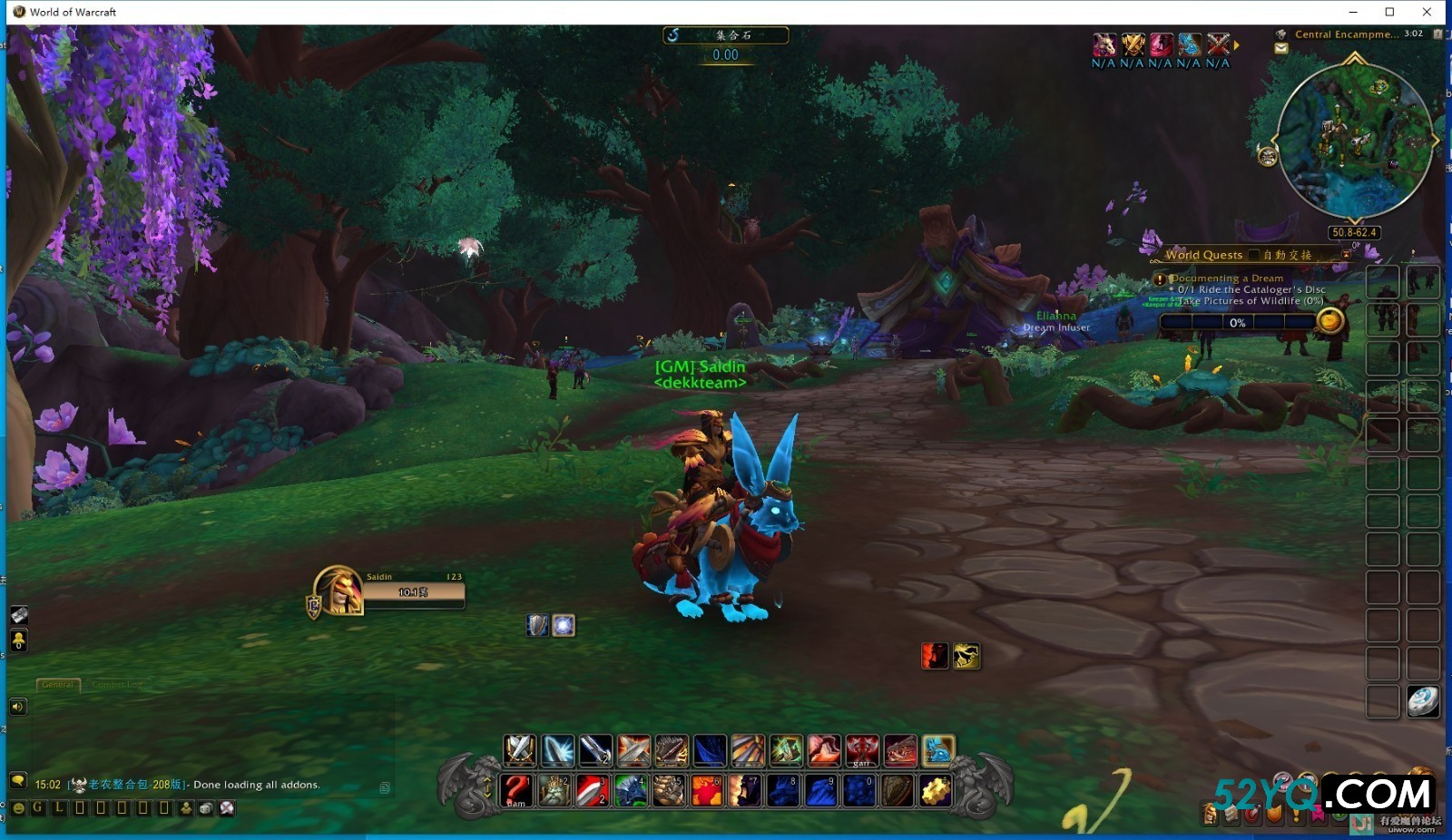Open the Combat Log chat tab

coord(117,685)
